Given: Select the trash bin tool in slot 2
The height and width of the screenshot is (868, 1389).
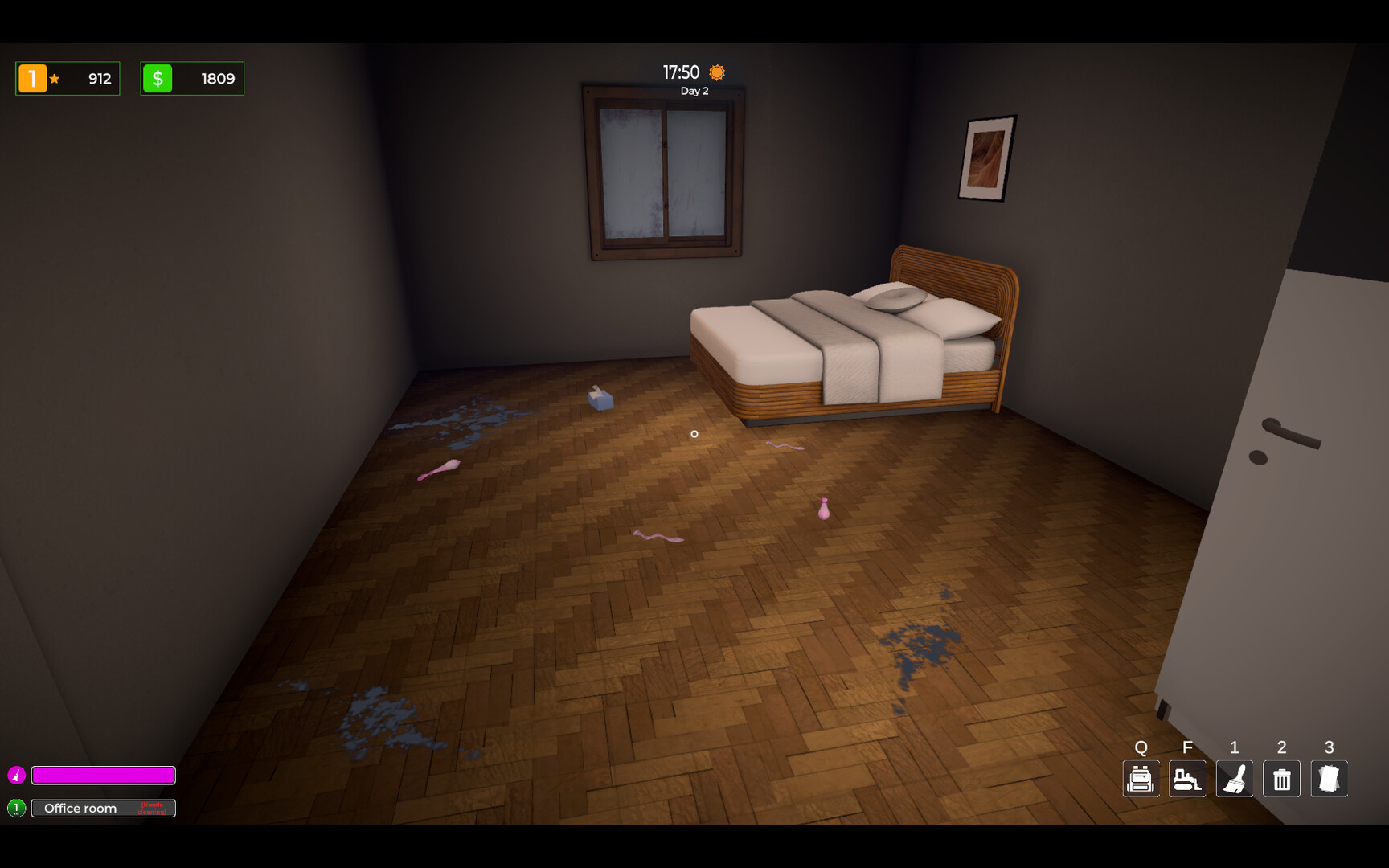Looking at the screenshot, I should pyautogui.click(x=1281, y=778).
